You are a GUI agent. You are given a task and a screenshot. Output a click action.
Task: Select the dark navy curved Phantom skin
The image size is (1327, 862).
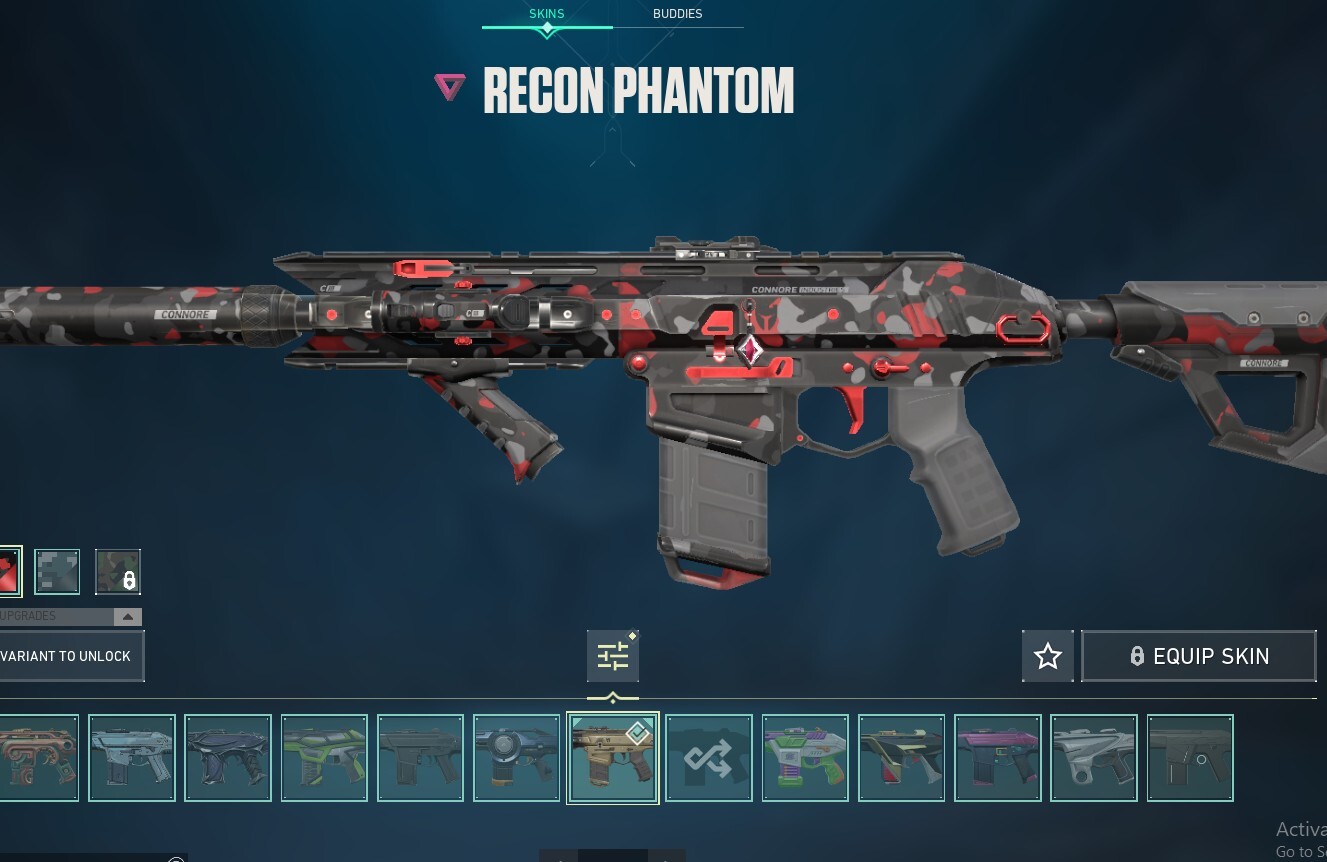coord(227,758)
